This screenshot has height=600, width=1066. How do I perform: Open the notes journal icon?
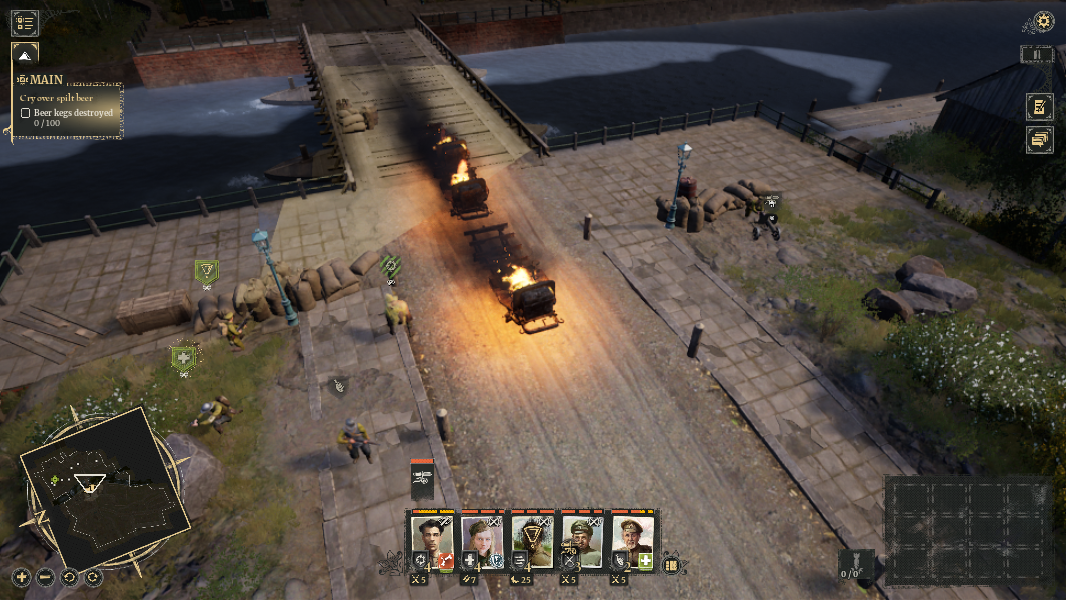[1039, 107]
